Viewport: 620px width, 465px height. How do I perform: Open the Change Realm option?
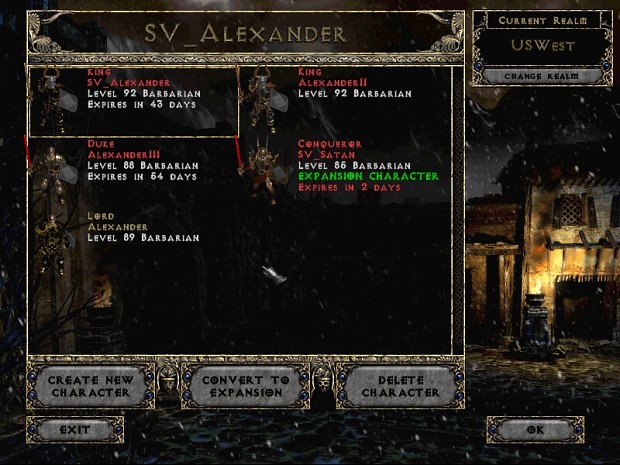click(539, 76)
